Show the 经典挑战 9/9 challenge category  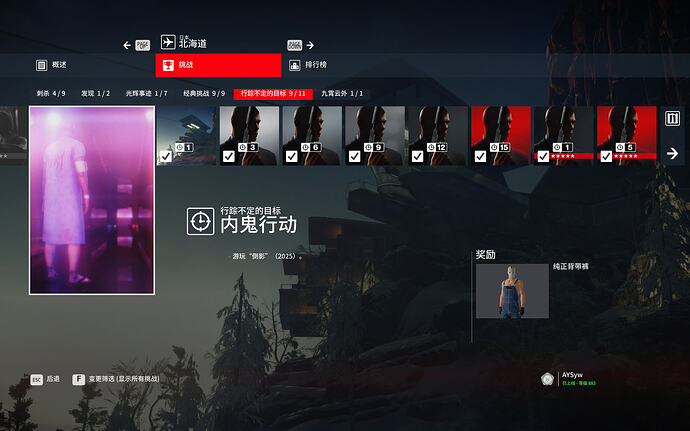click(204, 93)
